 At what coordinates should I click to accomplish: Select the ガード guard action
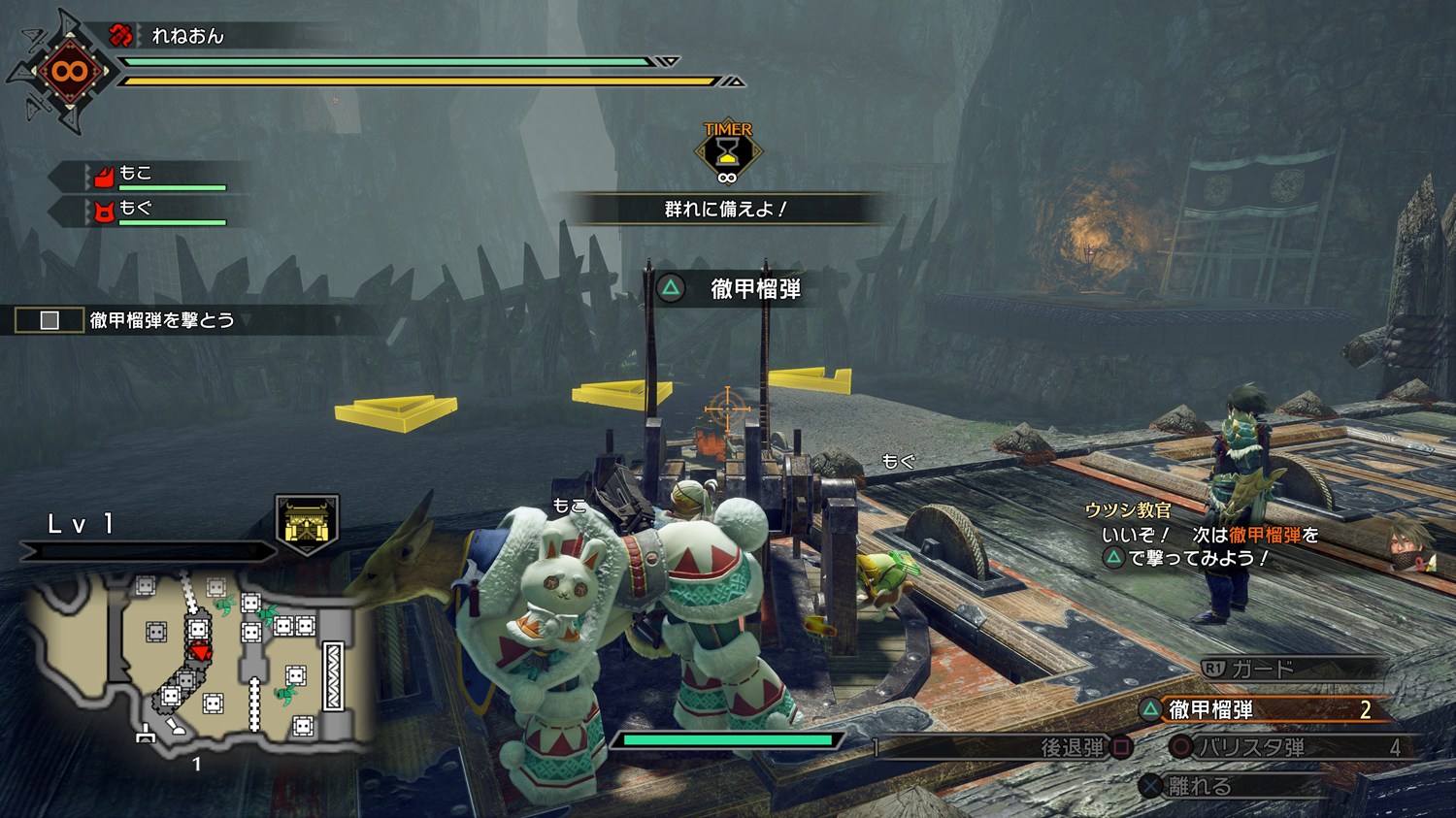pos(1260,669)
